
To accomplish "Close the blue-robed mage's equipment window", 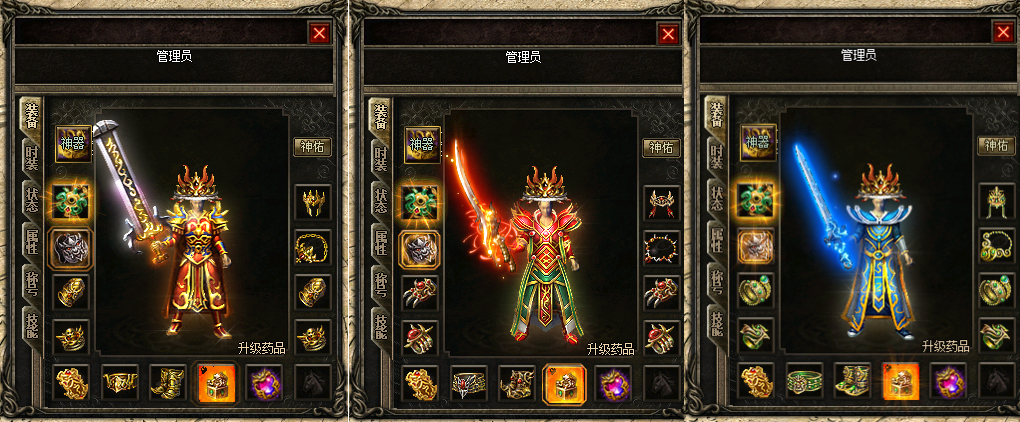I will (x=1003, y=33).
